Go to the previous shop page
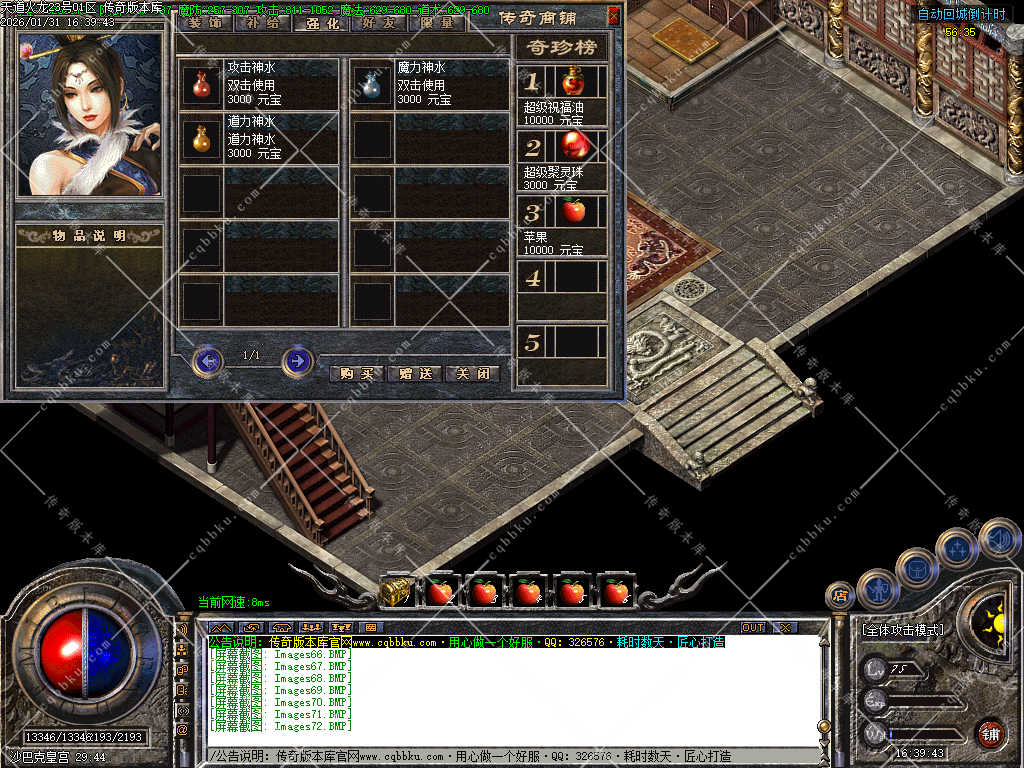 tap(207, 360)
